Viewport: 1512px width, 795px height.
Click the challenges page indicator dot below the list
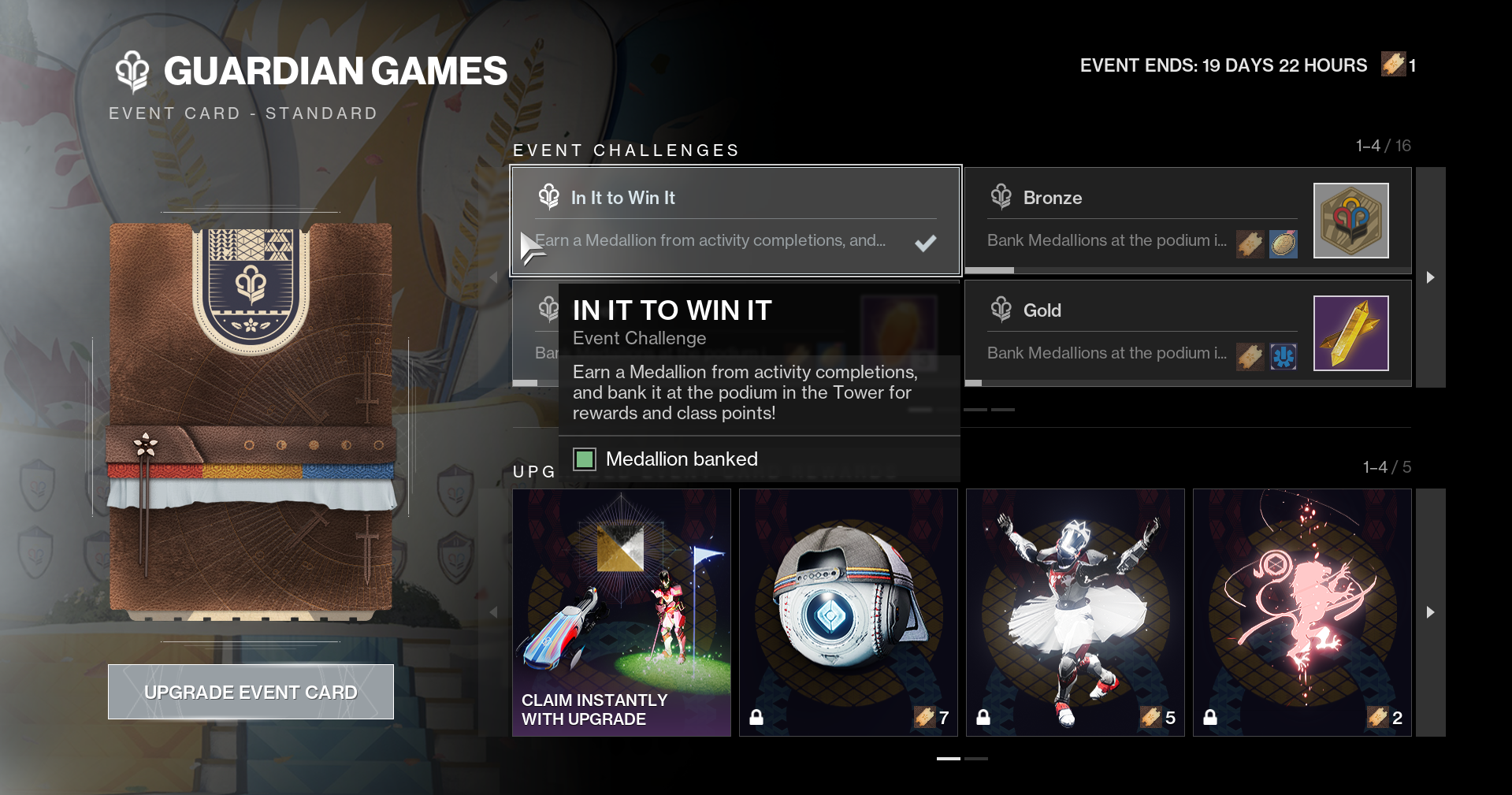pyautogui.click(x=976, y=410)
